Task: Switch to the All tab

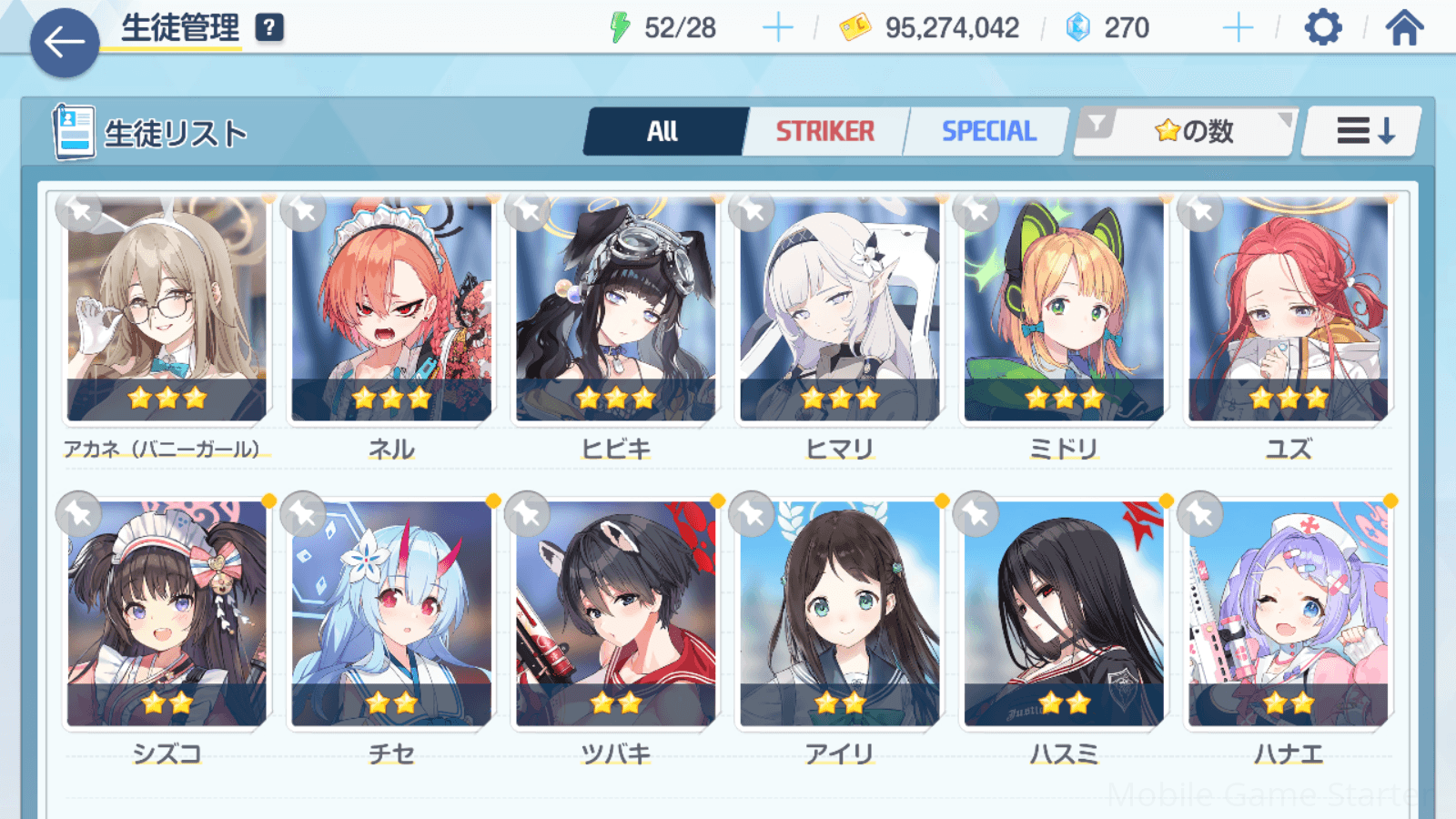Action: pos(663,132)
